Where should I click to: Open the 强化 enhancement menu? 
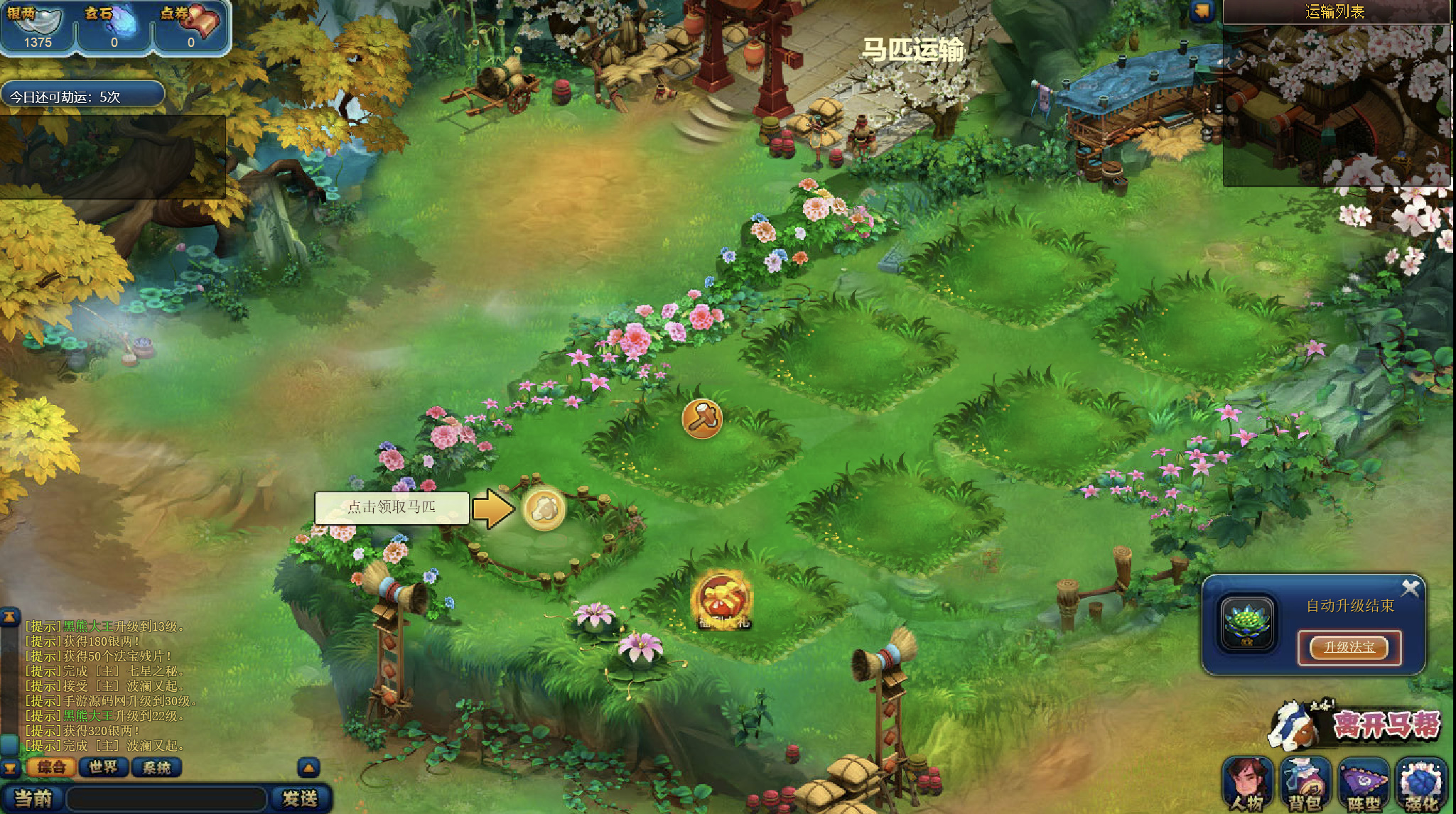(1420, 784)
